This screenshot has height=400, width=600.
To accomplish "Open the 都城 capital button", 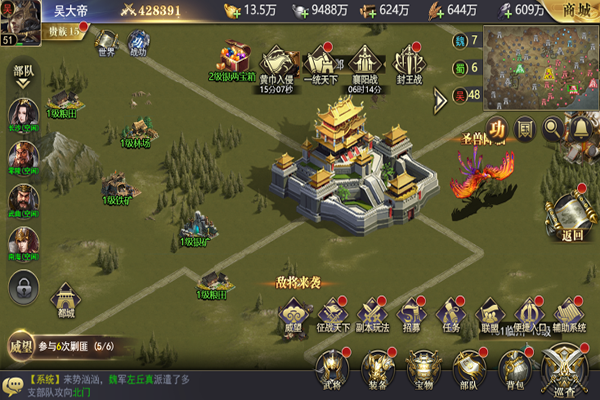I will (x=66, y=298).
